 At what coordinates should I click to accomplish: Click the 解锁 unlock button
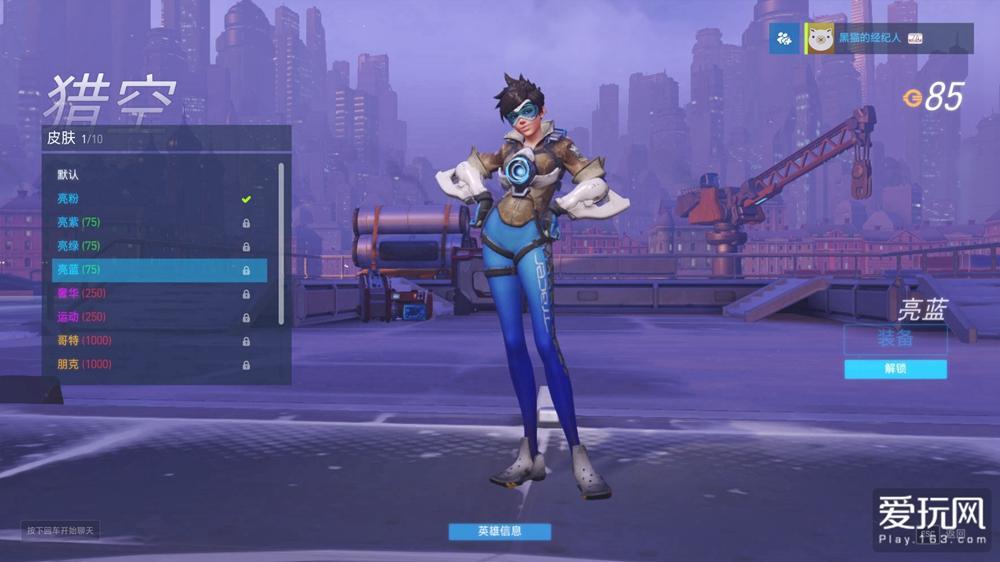(895, 369)
